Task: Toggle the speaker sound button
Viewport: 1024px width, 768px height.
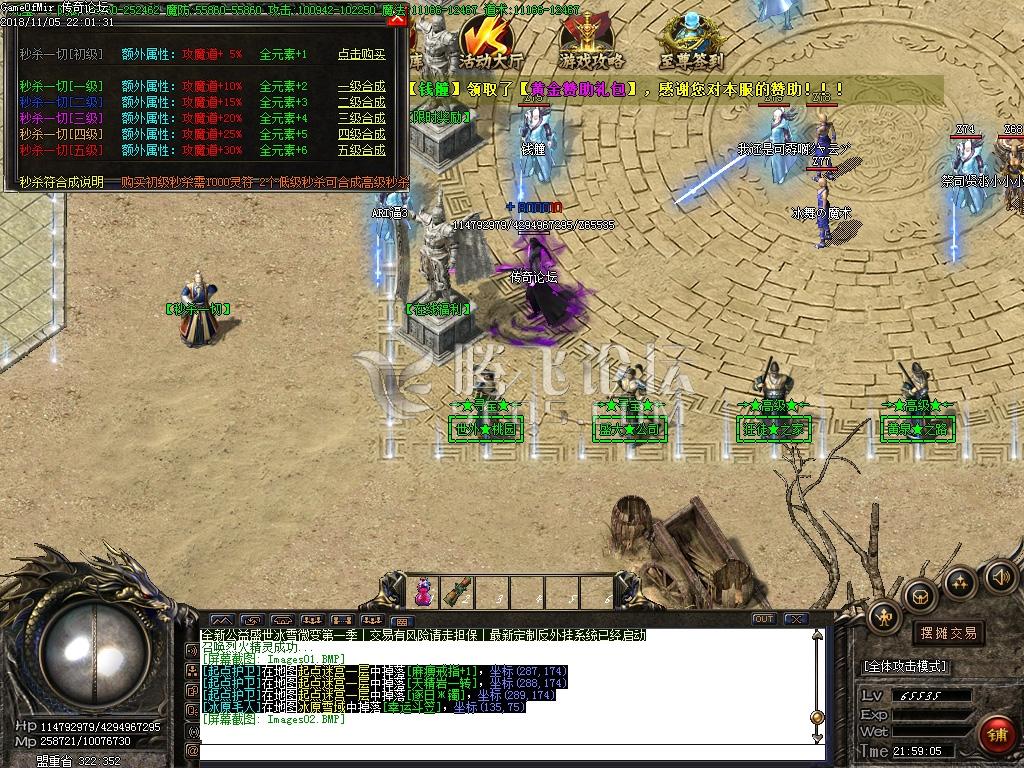Action: click(1000, 577)
